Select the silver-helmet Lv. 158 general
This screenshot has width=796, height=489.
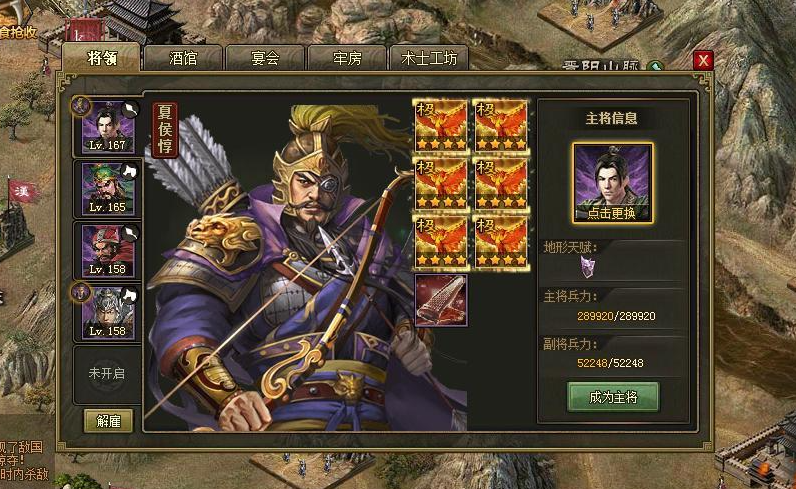click(x=110, y=312)
